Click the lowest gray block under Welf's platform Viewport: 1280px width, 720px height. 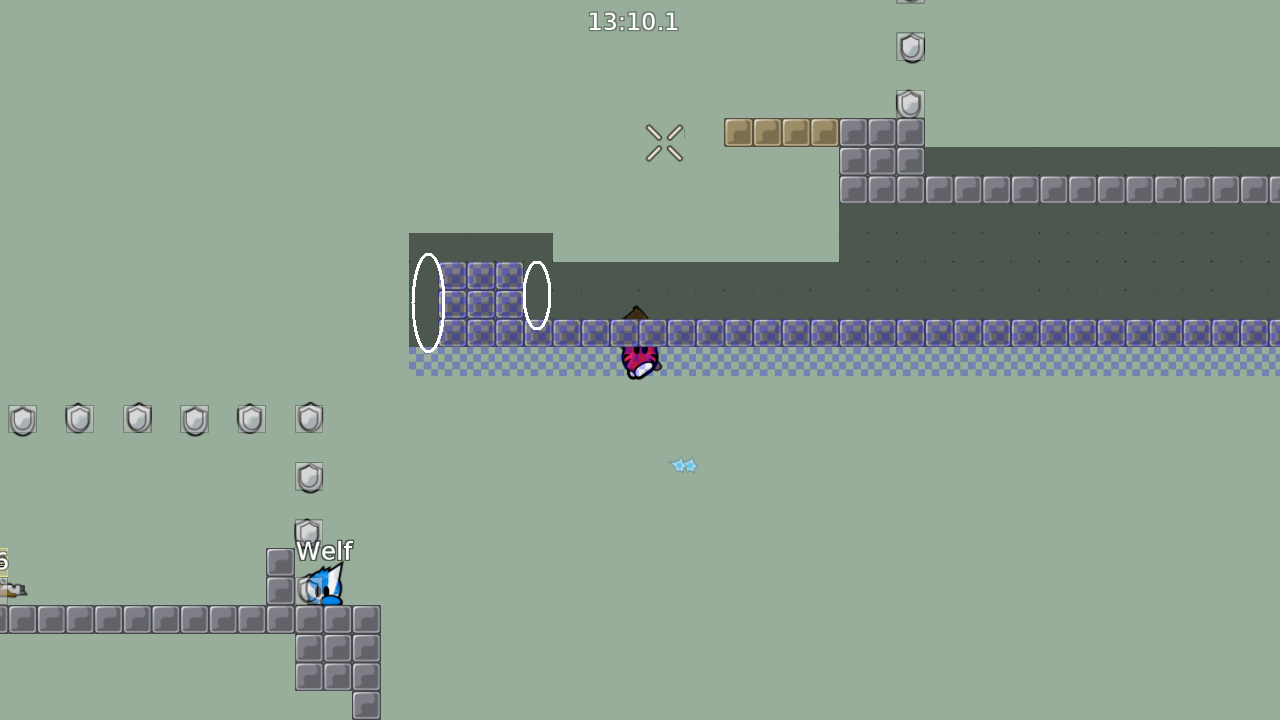(x=366, y=707)
